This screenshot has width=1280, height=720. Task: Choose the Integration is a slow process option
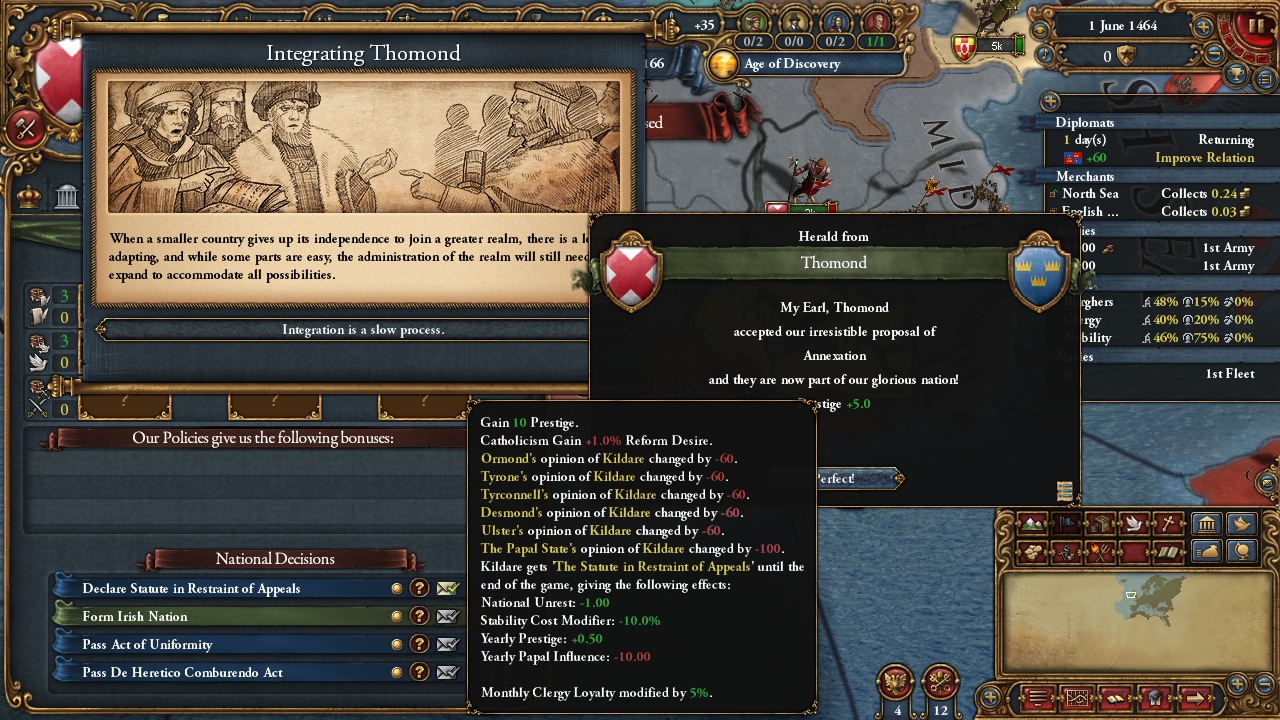(363, 329)
